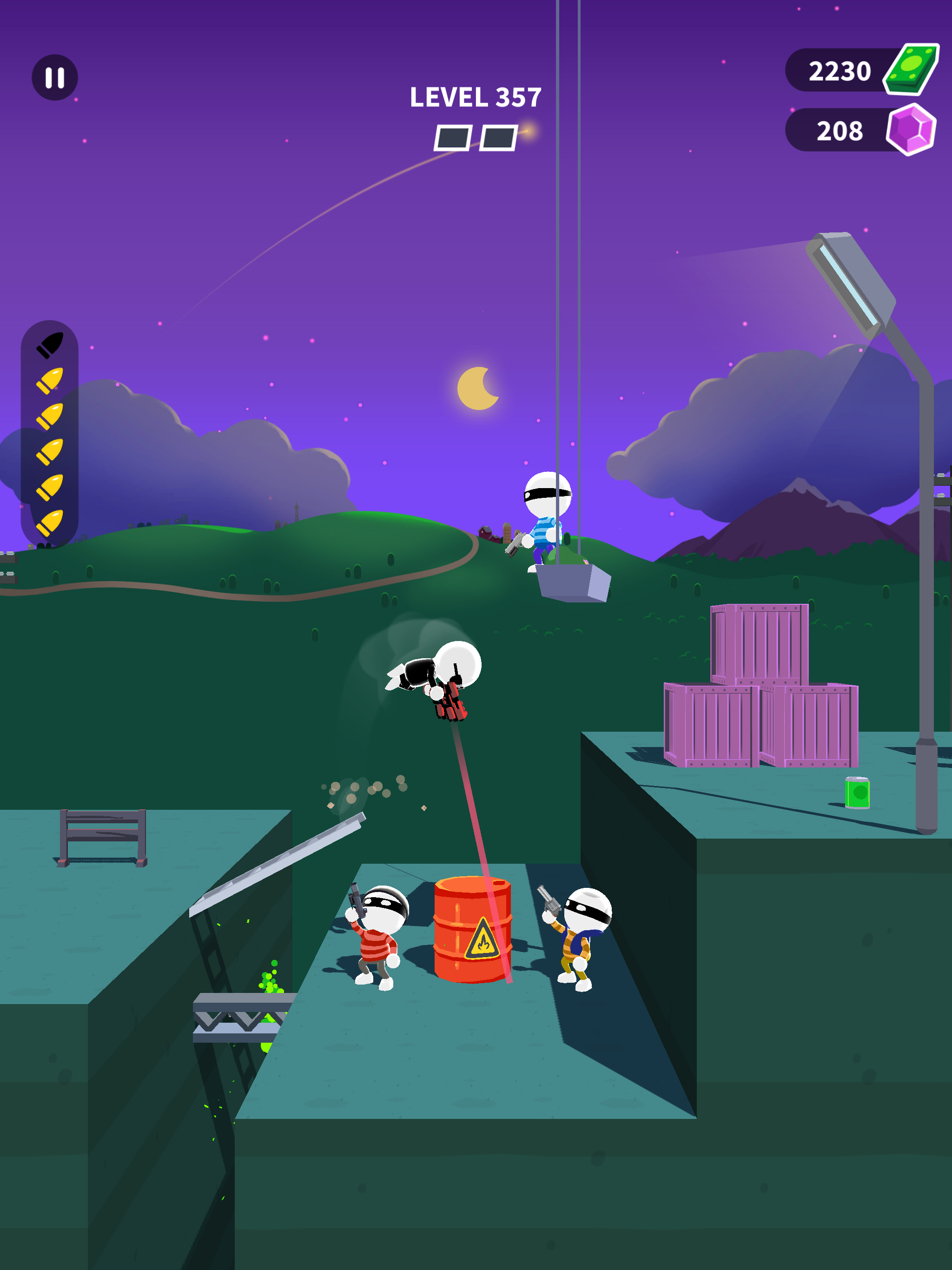Select the black bullet at the top of ammo bar
952x1270 pixels.
pyautogui.click(x=51, y=346)
